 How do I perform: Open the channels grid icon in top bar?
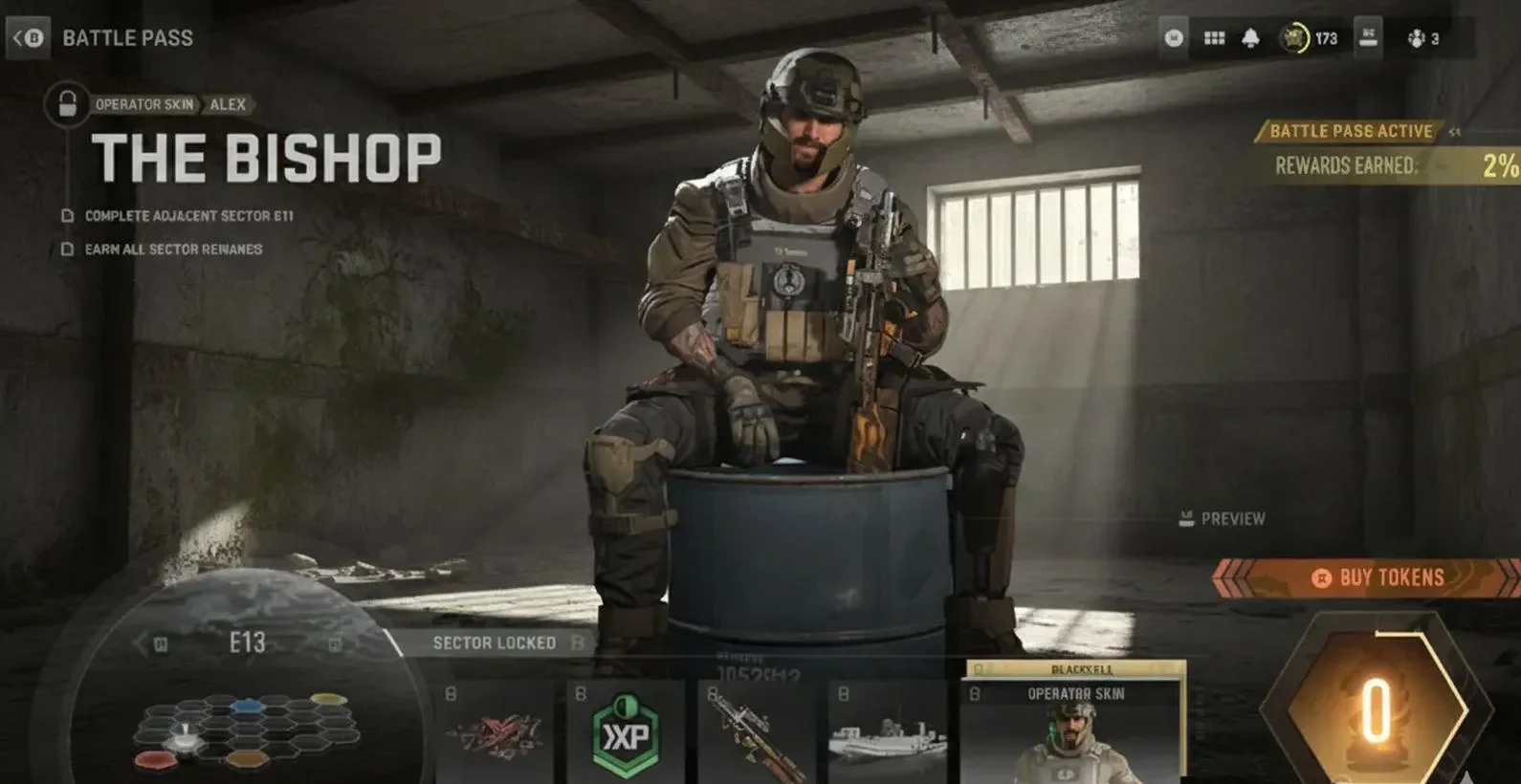[1214, 38]
